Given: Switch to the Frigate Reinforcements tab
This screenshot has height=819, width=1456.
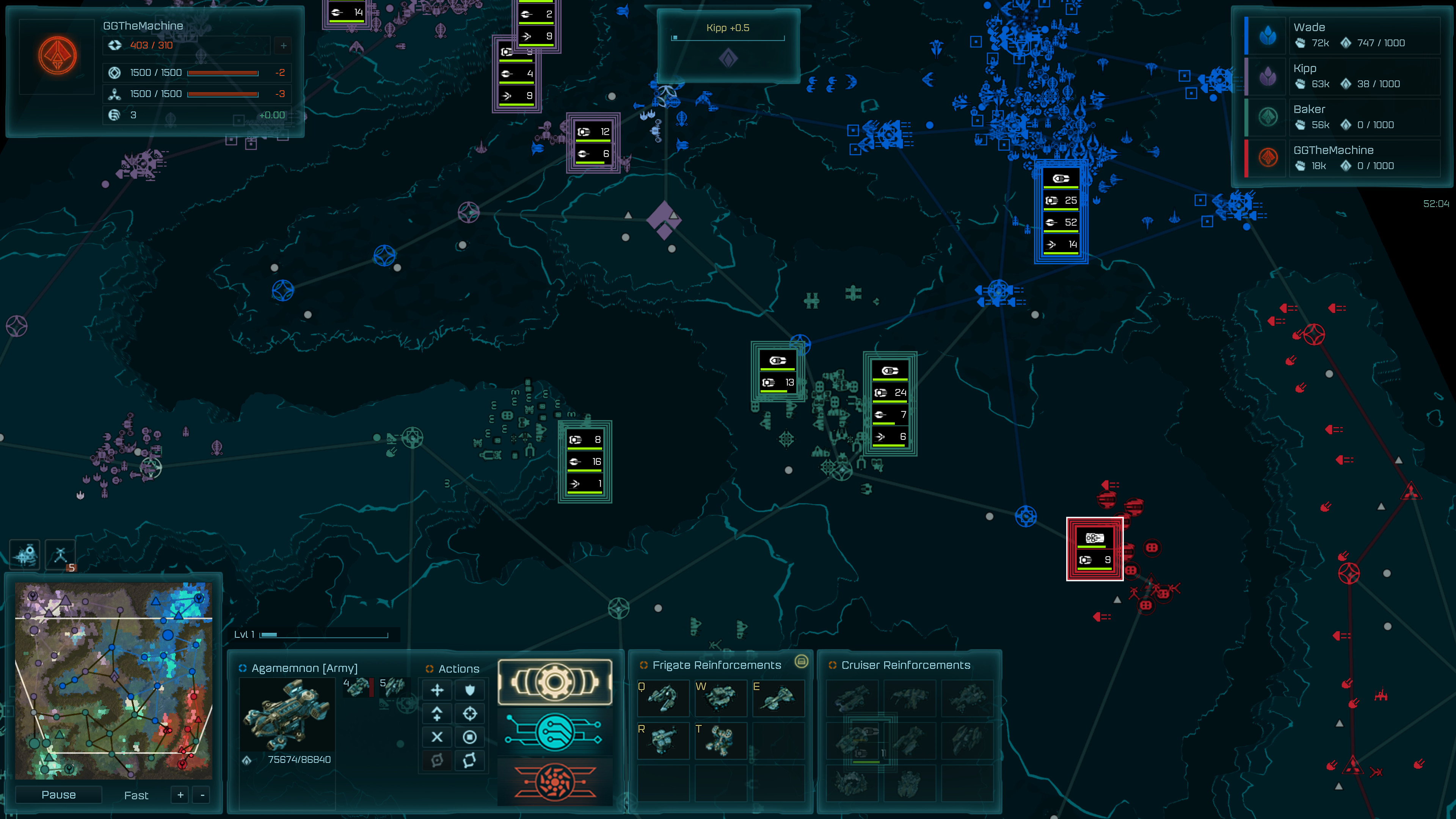Looking at the screenshot, I should (716, 665).
